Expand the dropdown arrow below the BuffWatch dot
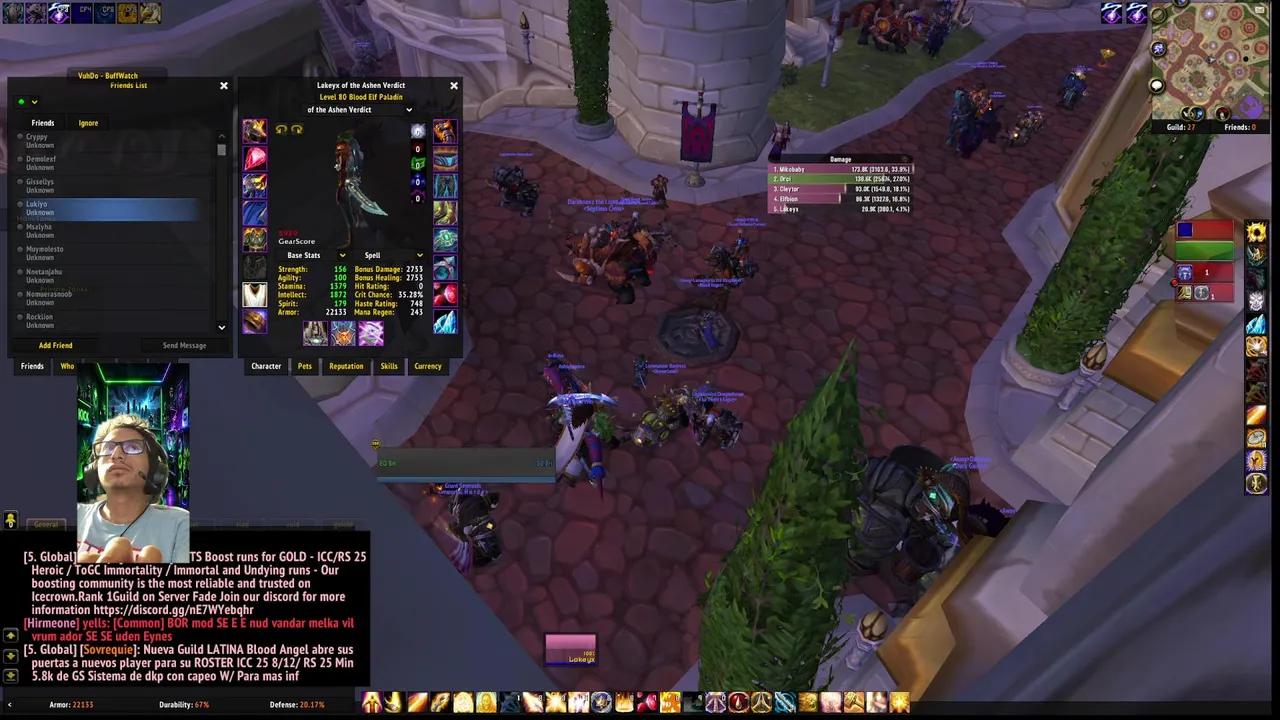Viewport: 1280px width, 720px height. 34,101
